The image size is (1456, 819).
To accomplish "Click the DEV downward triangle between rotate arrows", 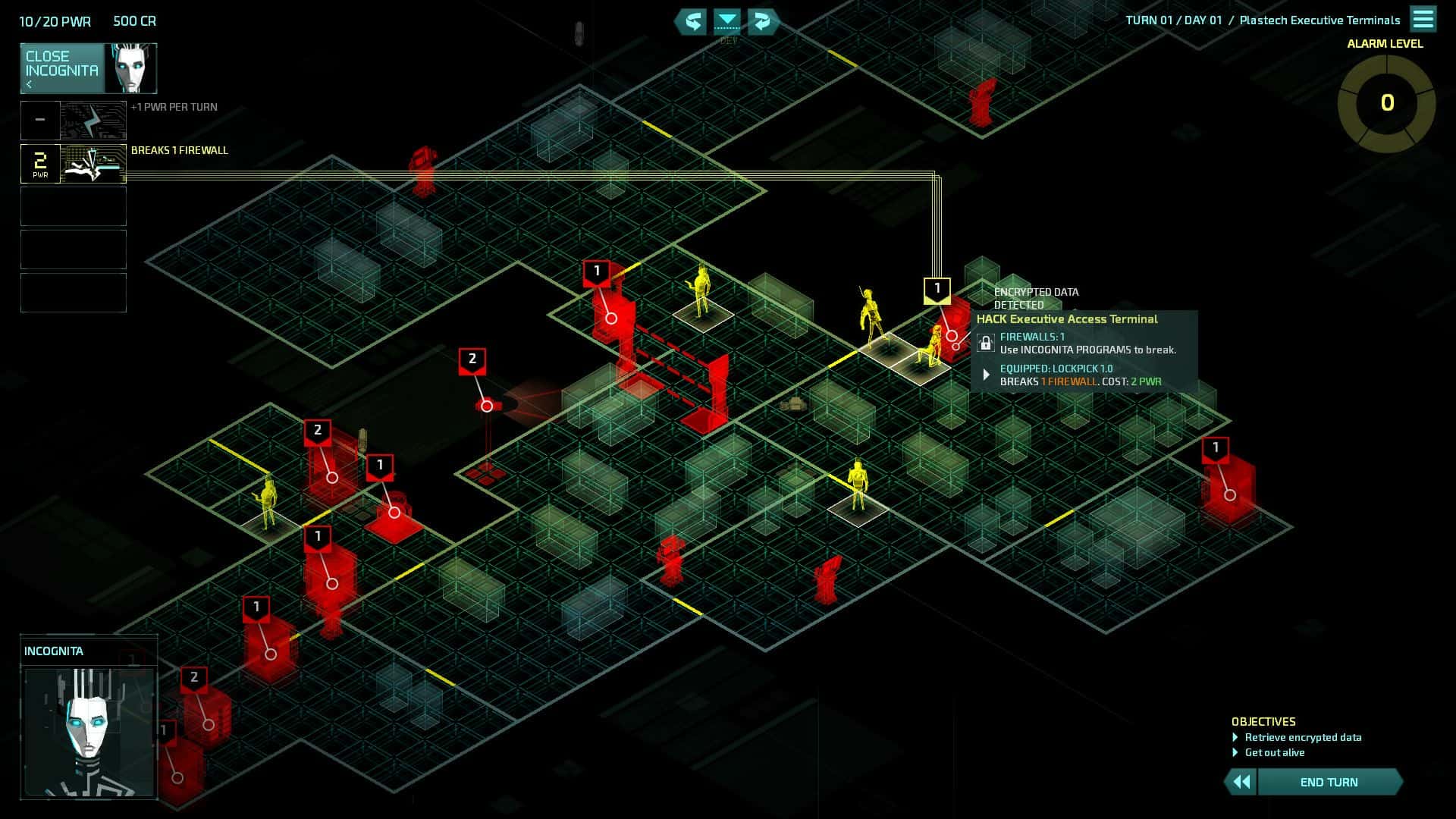I will tap(727, 22).
